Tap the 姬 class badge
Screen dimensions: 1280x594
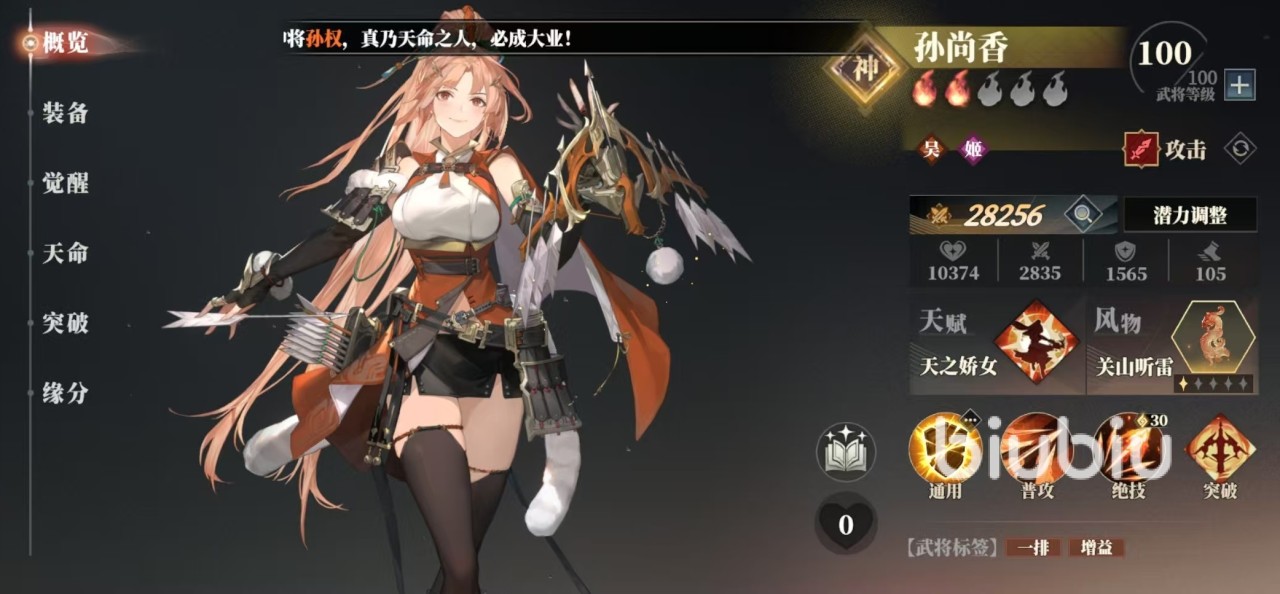click(972, 150)
